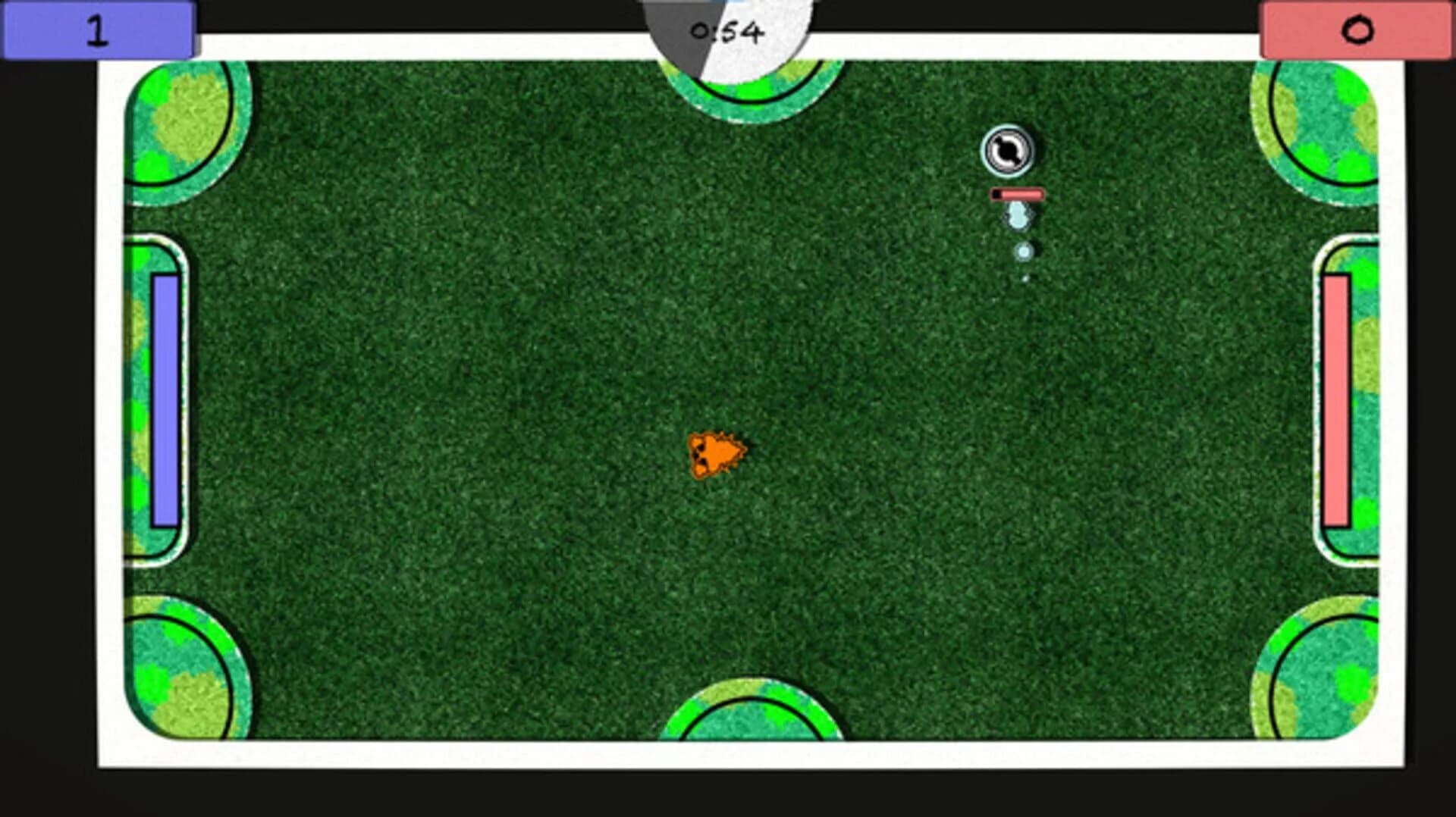1456x817 pixels.
Task: Select the orange fox in the center field
Action: pyautogui.click(x=717, y=455)
